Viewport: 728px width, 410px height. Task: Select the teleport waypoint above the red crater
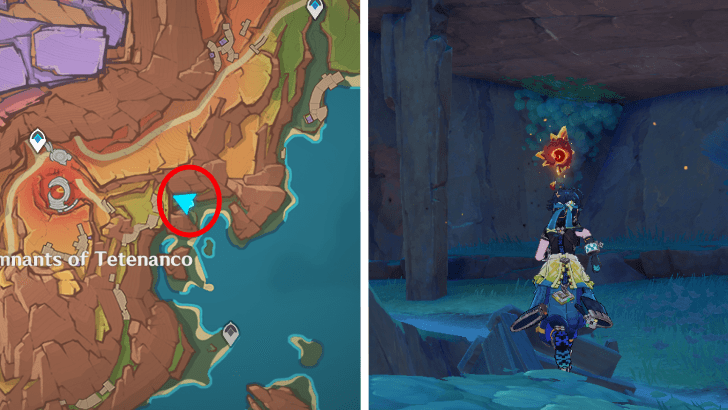click(x=38, y=142)
